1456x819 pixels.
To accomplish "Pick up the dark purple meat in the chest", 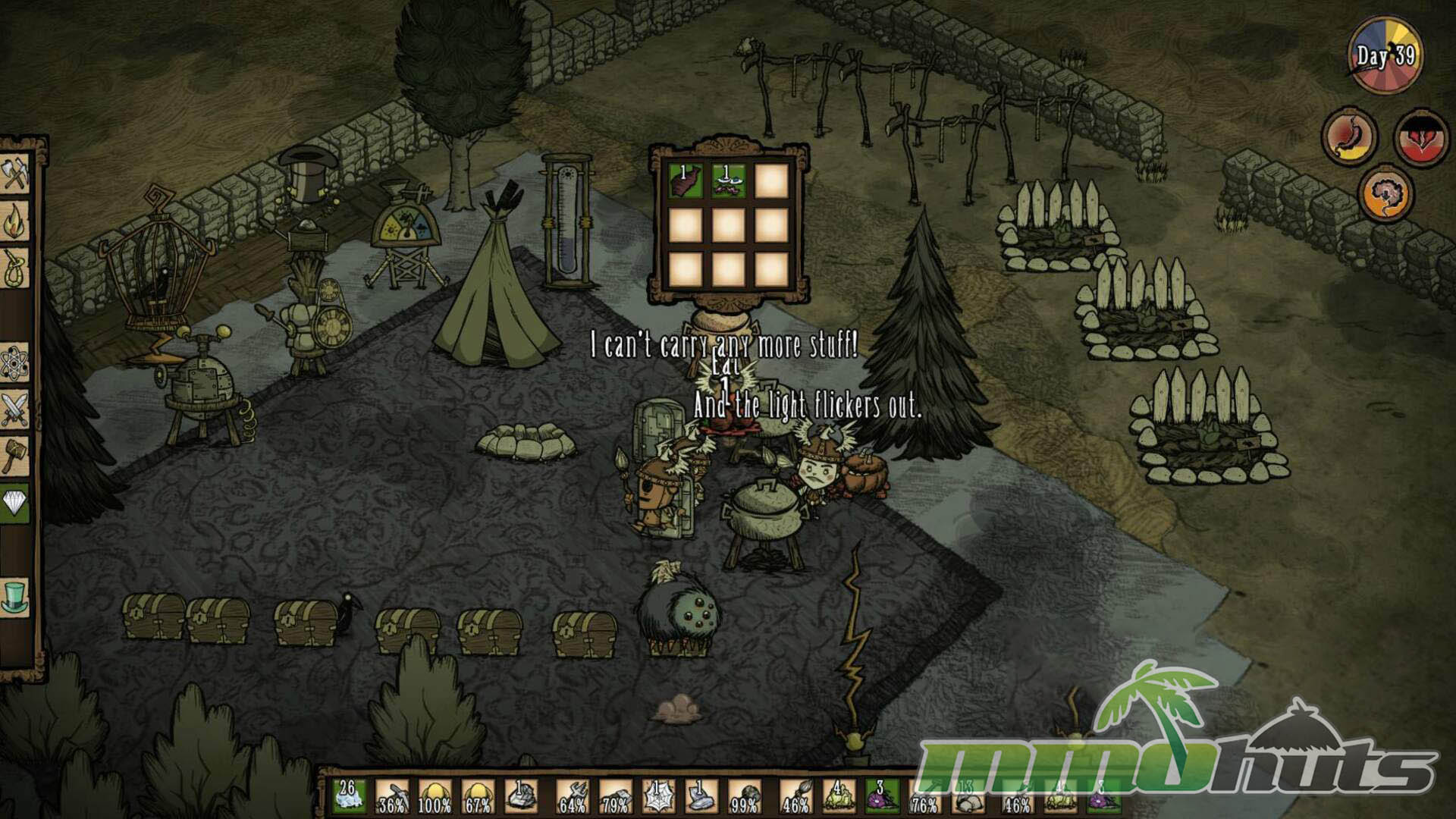I will (x=684, y=182).
